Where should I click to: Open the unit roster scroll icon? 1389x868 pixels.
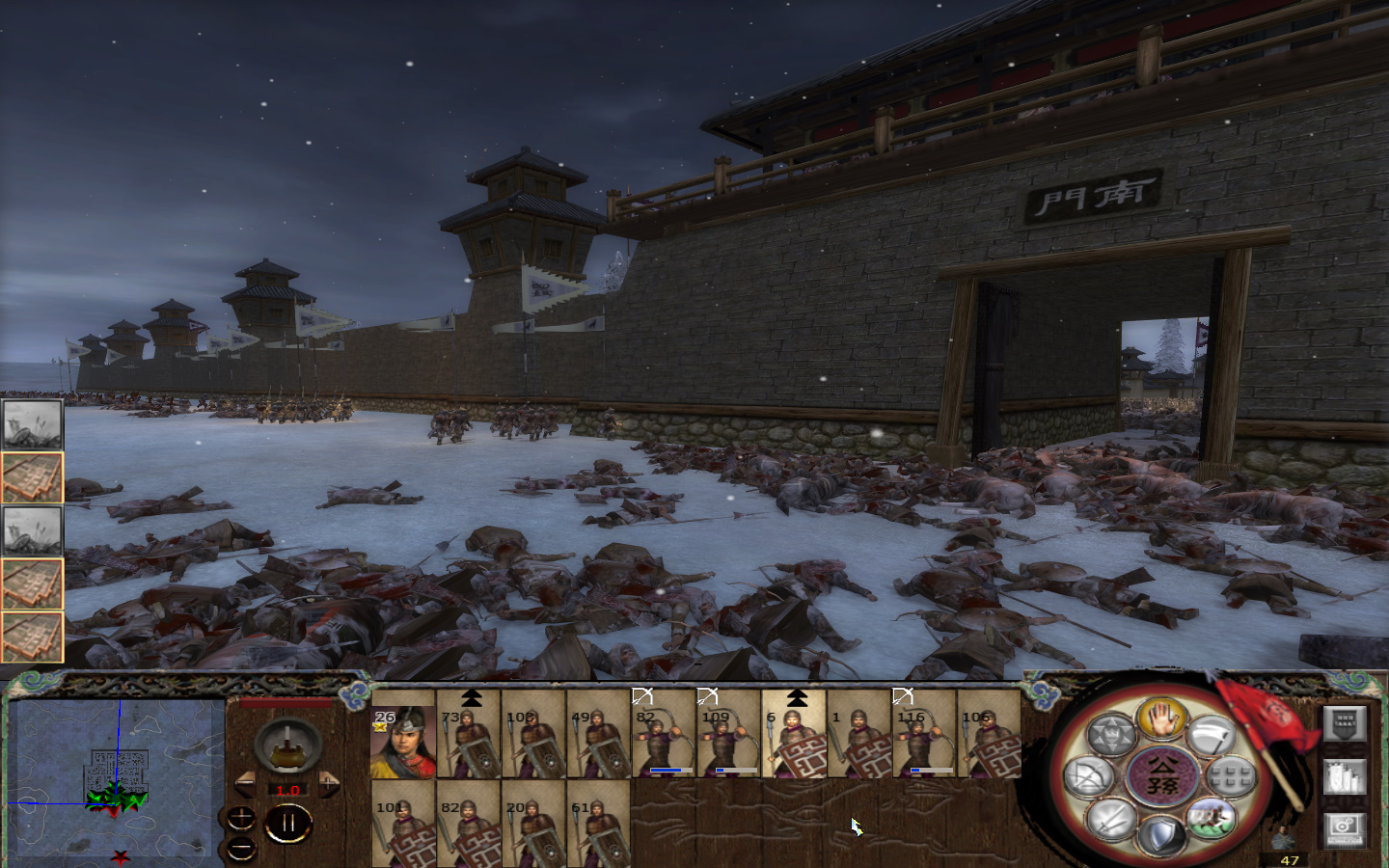point(1343,777)
